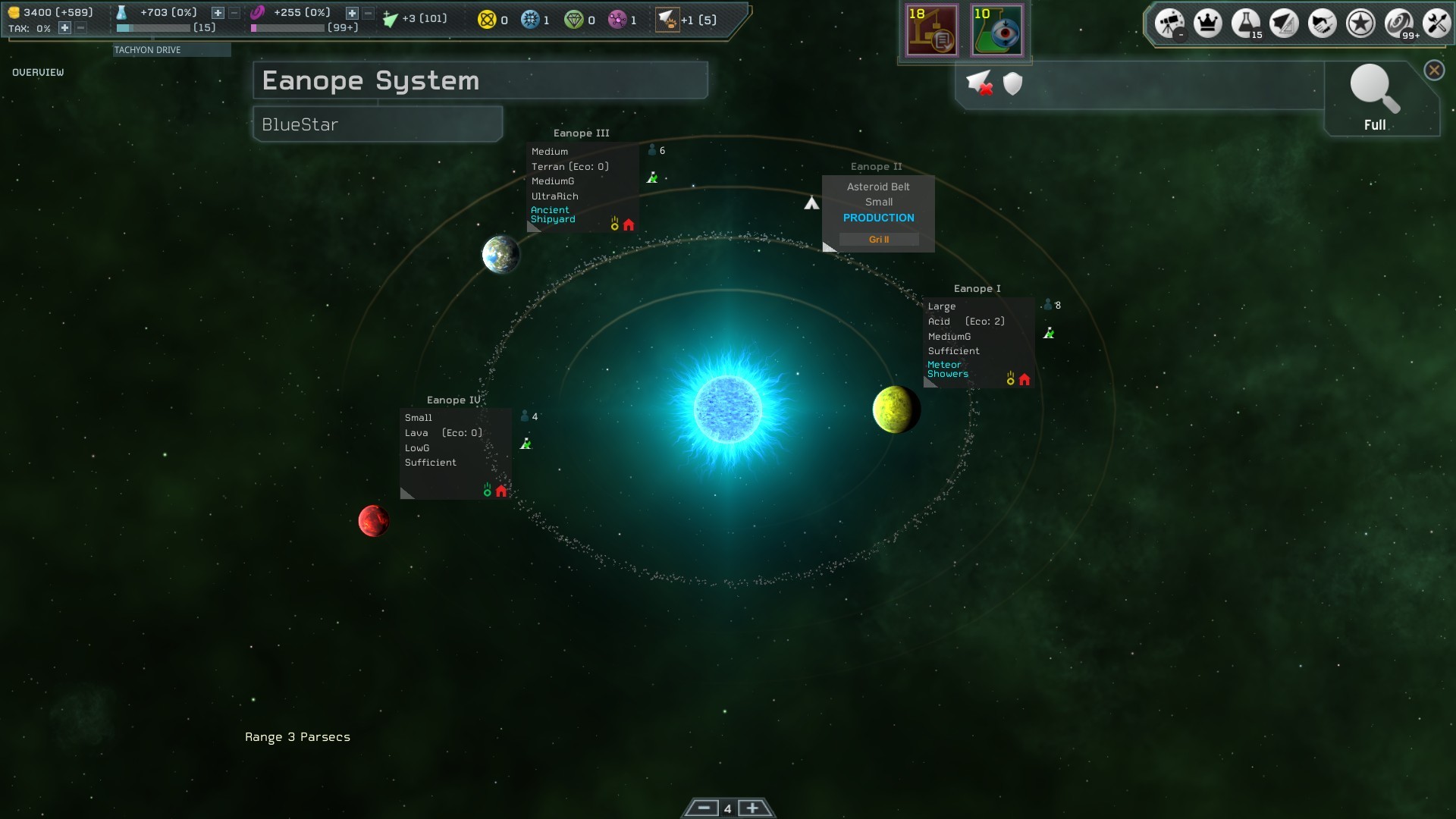The height and width of the screenshot is (819, 1456).
Task: Open the galaxy map icon showing 99+
Action: 1398,23
